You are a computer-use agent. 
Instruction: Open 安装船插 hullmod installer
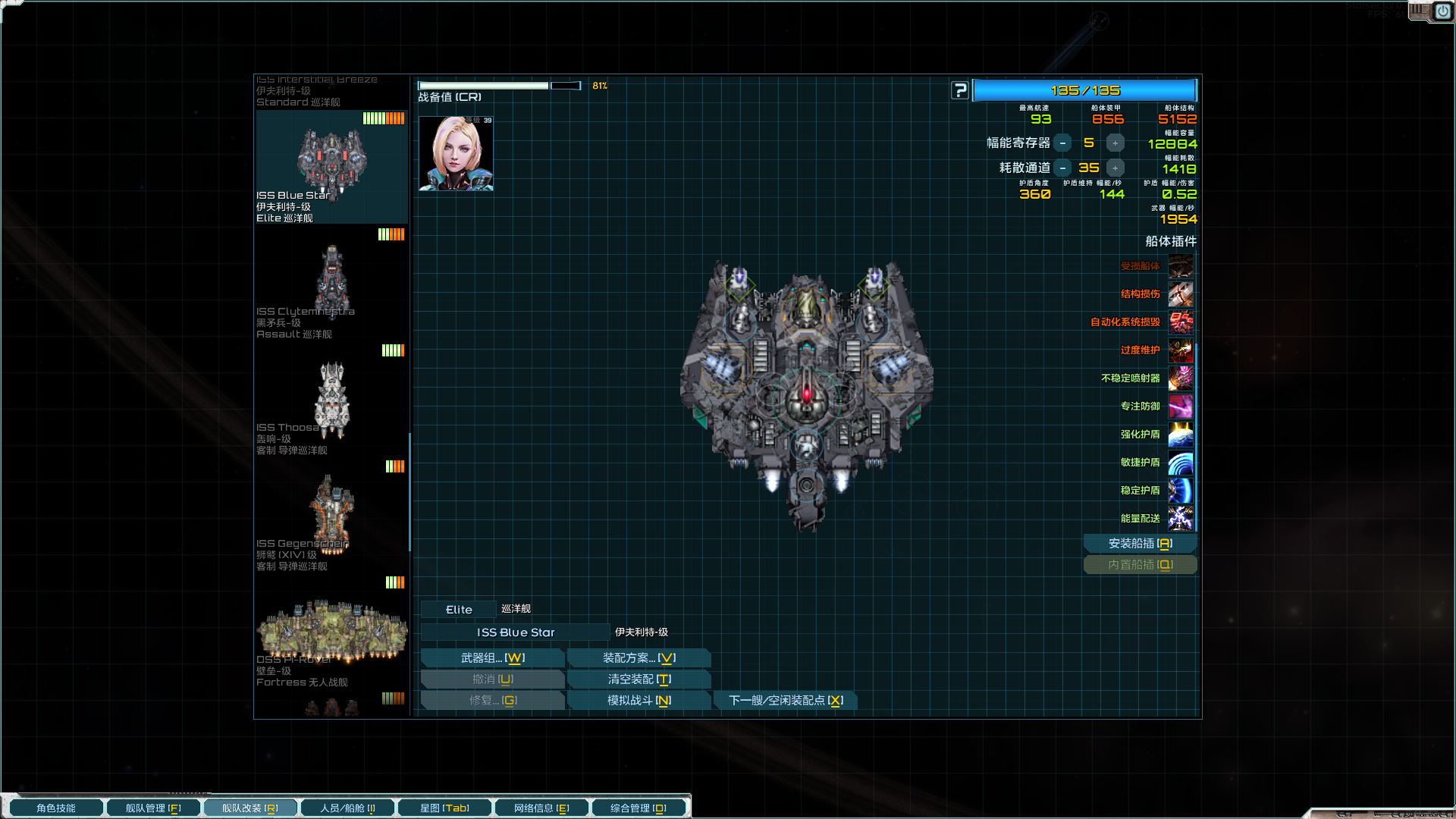pyautogui.click(x=1140, y=544)
